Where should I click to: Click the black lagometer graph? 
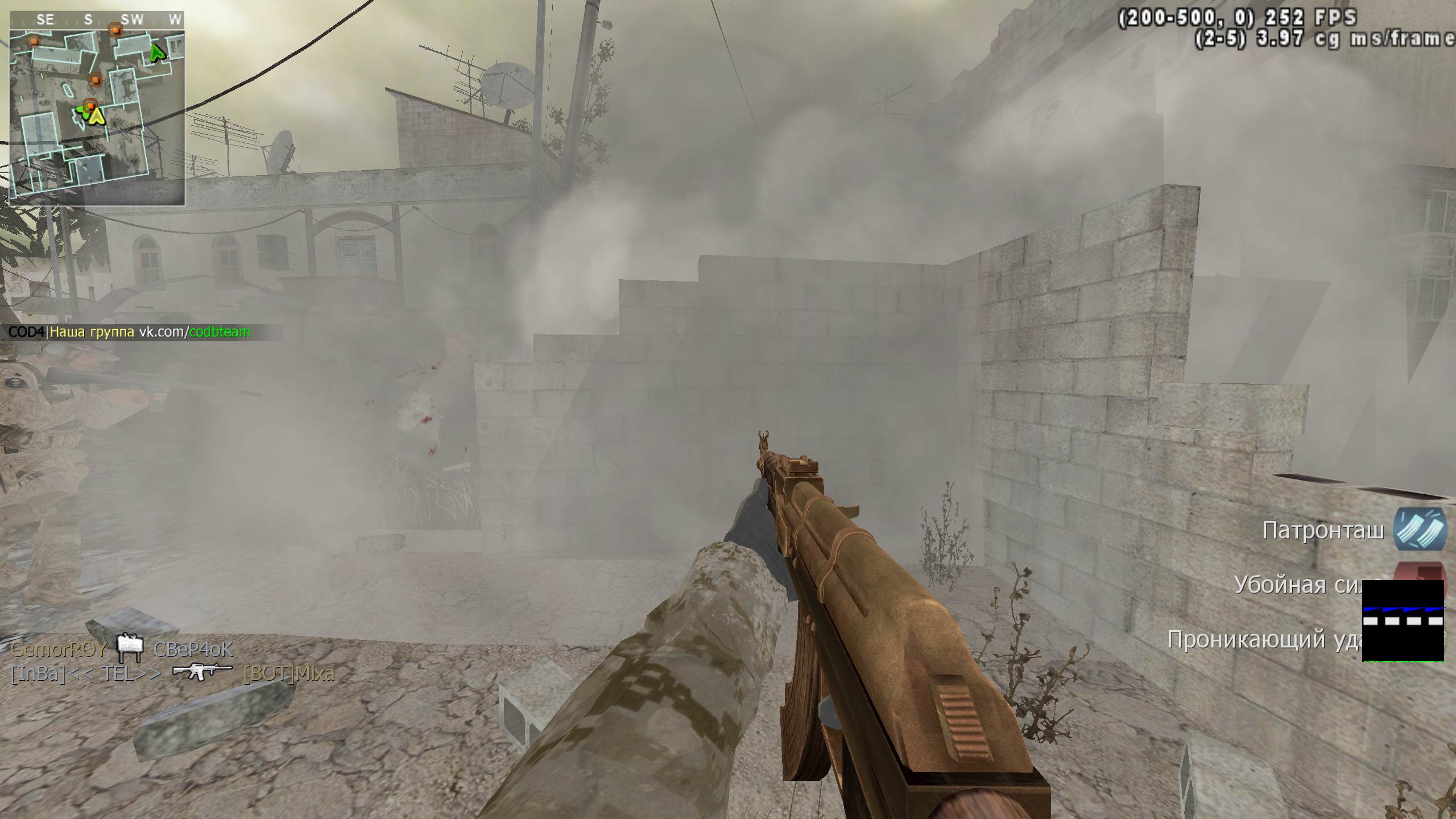pyautogui.click(x=1403, y=621)
